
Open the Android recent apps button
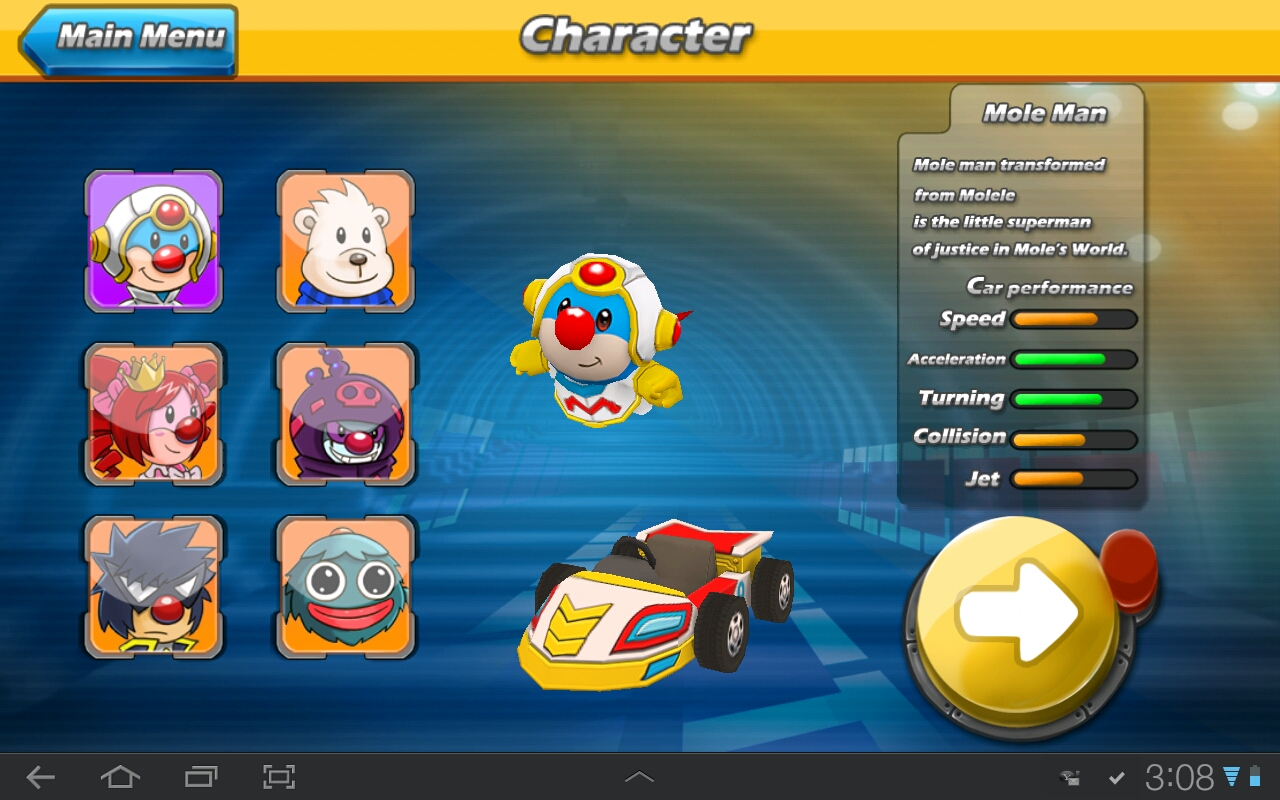click(200, 777)
